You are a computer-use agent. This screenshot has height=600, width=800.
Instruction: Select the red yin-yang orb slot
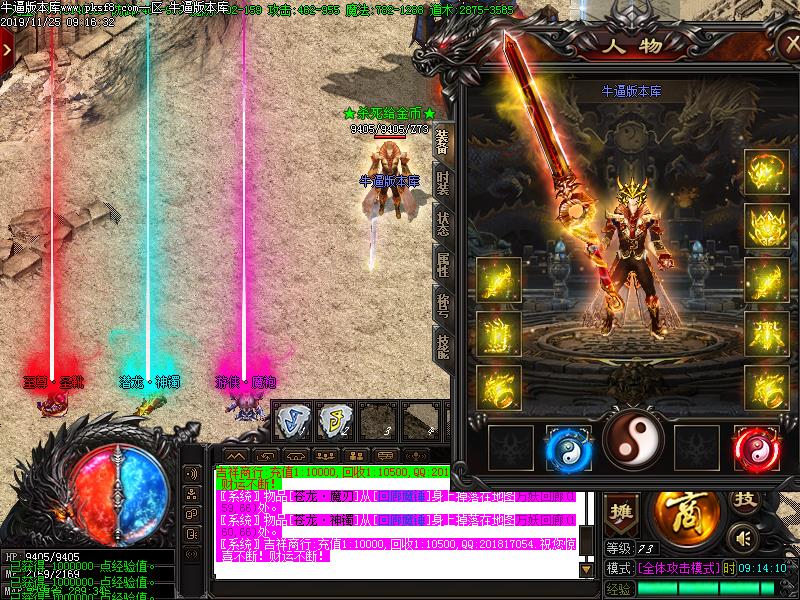tap(756, 447)
